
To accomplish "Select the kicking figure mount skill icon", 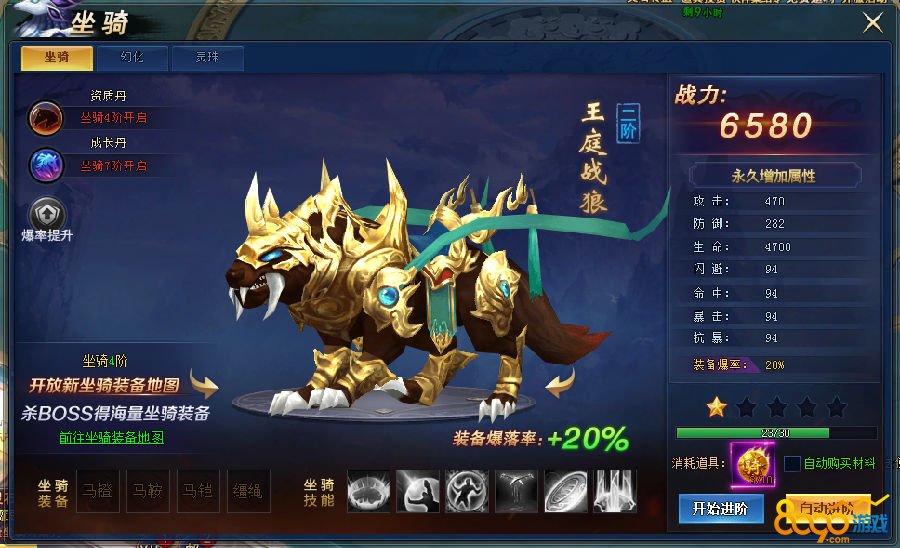I will (418, 491).
